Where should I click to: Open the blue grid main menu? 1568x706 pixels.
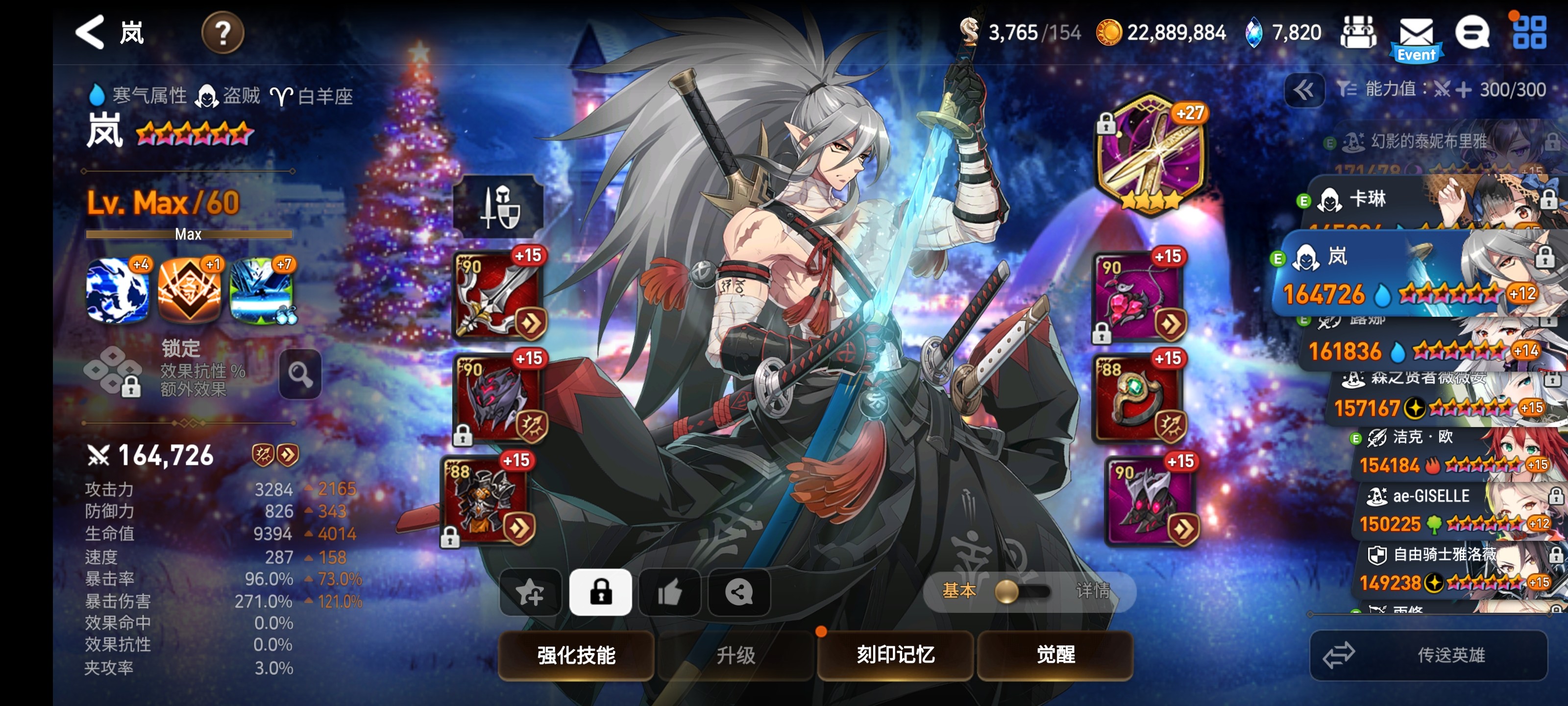point(1529,32)
